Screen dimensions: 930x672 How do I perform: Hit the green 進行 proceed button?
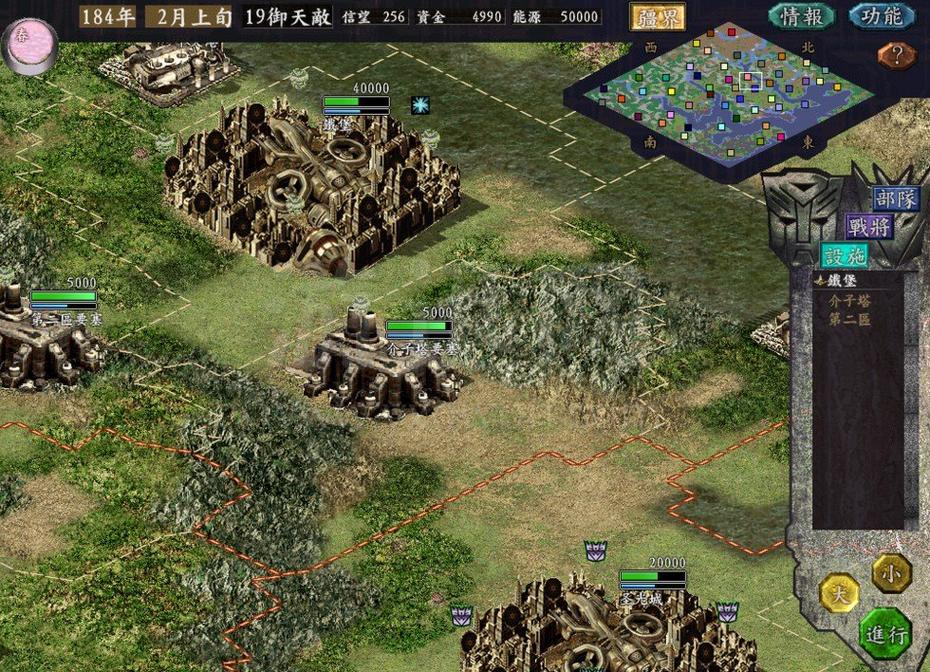(x=885, y=633)
